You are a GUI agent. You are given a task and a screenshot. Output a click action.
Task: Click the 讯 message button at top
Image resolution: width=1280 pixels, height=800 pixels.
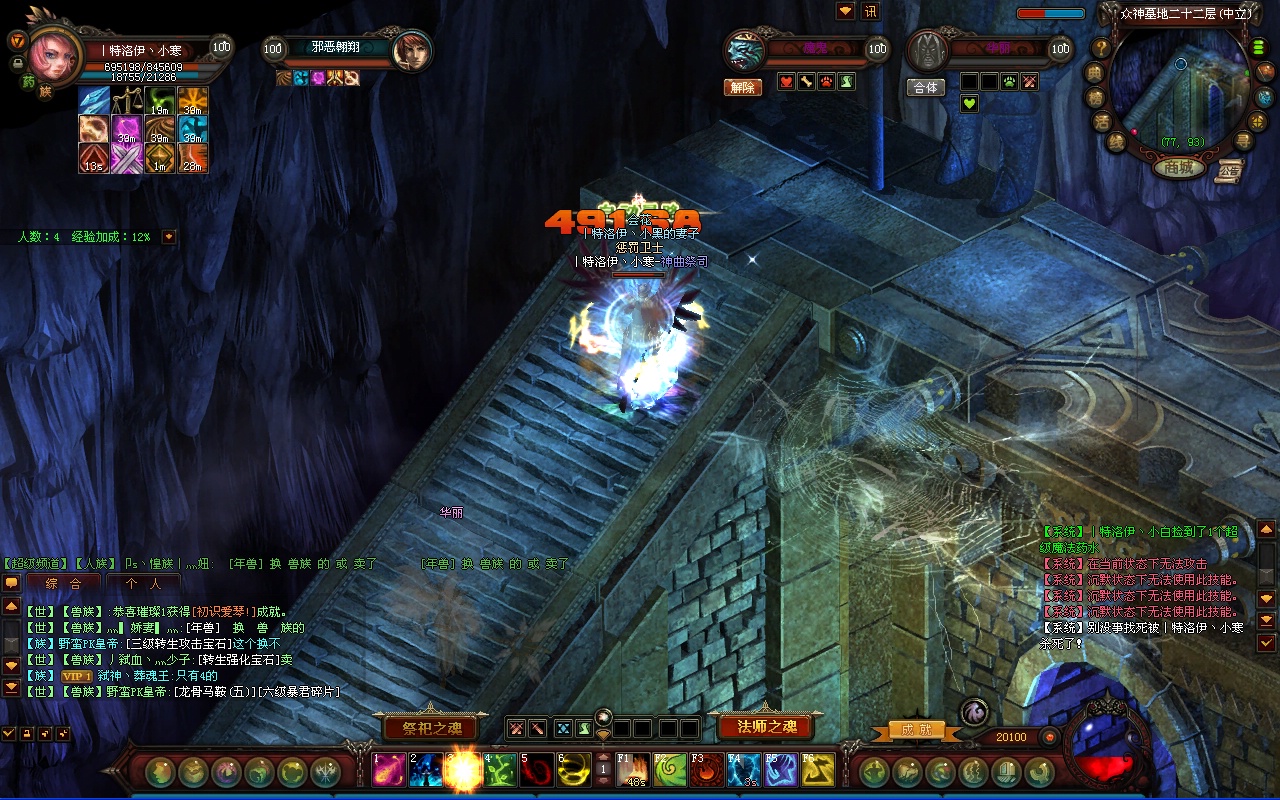click(870, 11)
